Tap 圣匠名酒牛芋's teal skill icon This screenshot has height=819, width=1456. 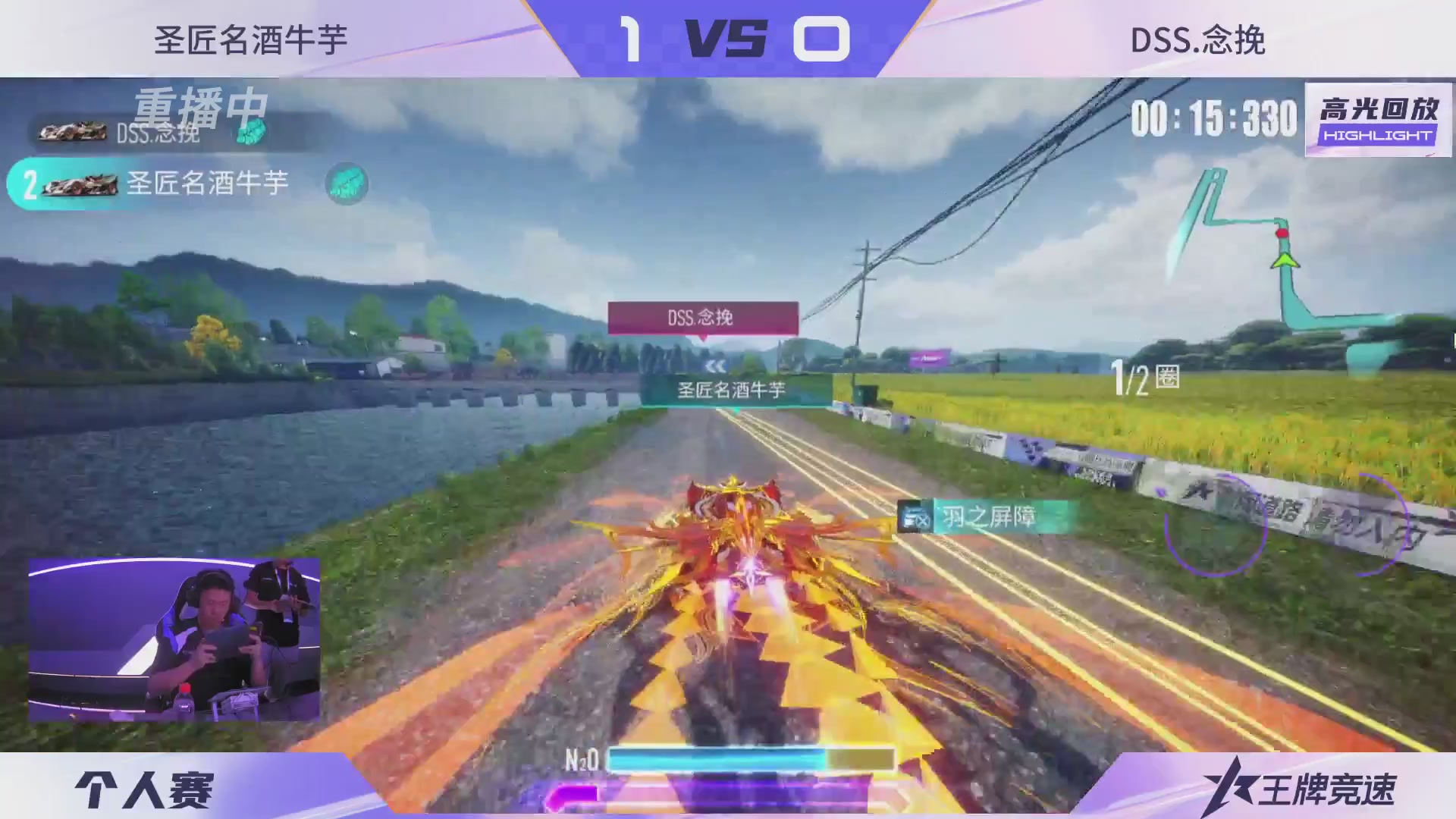tap(347, 184)
